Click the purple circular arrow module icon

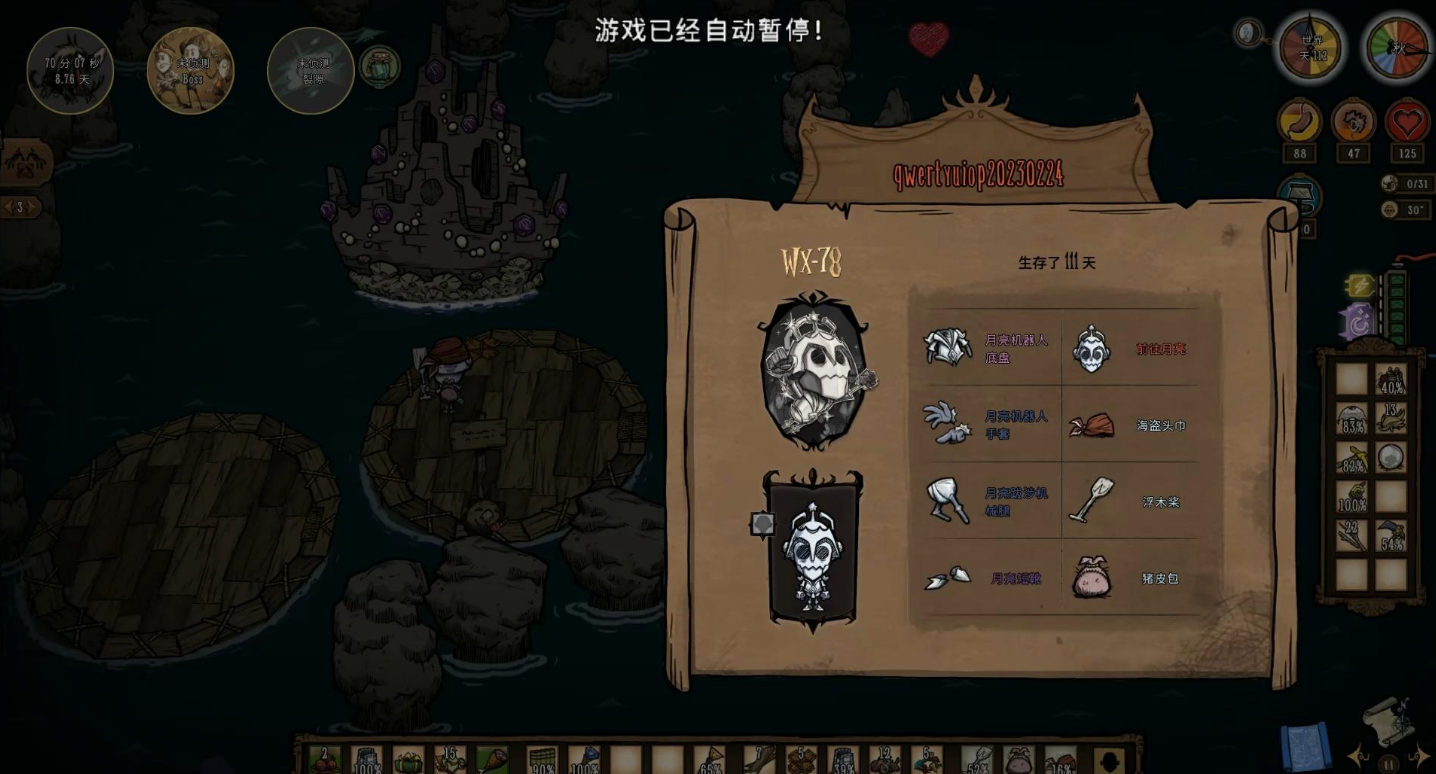click(1359, 321)
